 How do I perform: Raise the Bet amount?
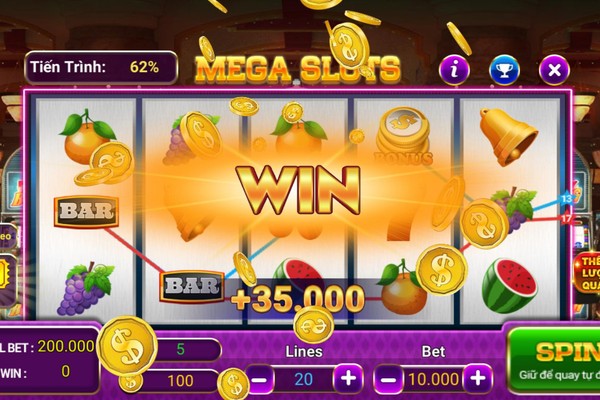[x=478, y=379]
